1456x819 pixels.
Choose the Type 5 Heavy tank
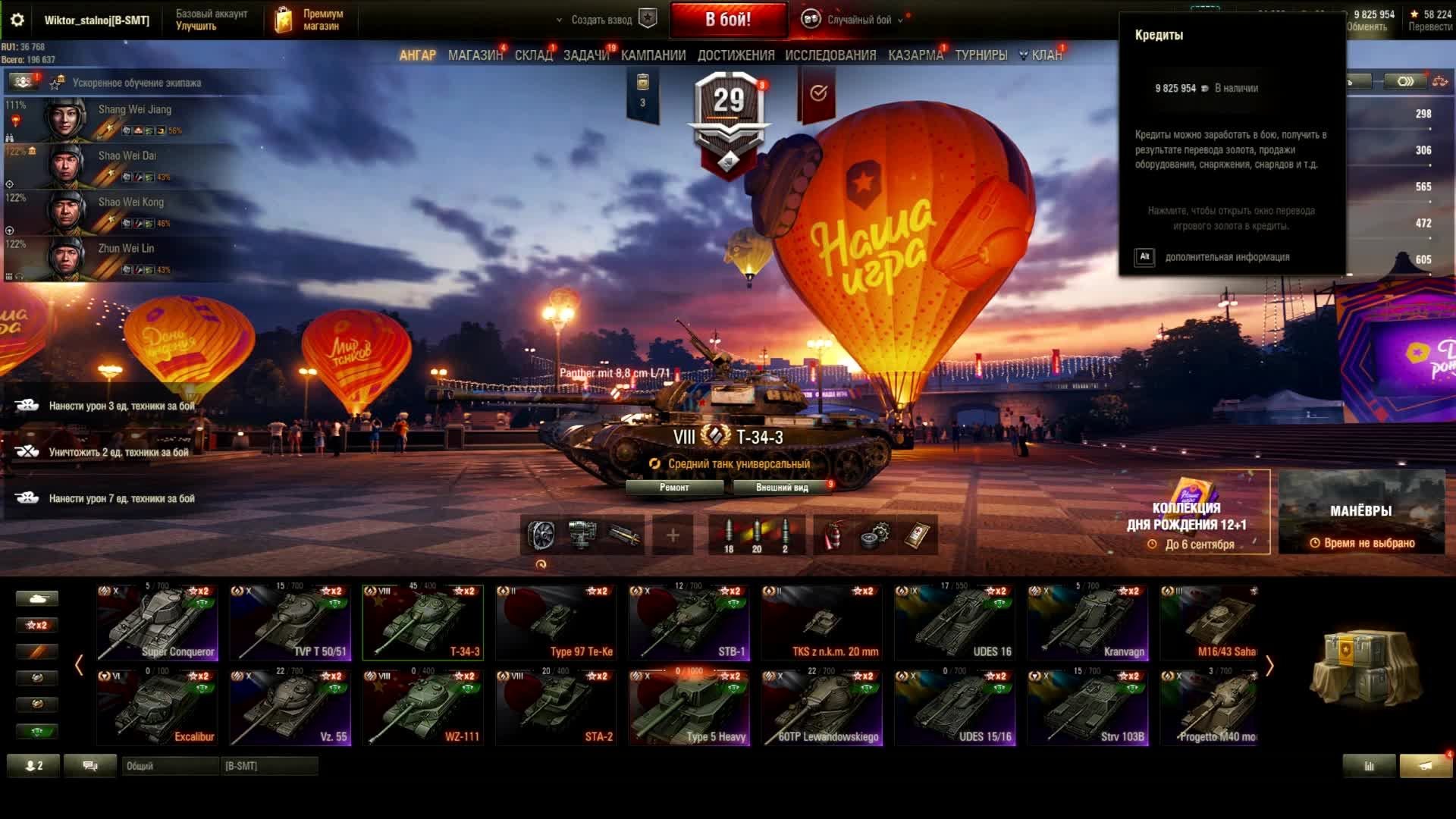click(x=689, y=707)
